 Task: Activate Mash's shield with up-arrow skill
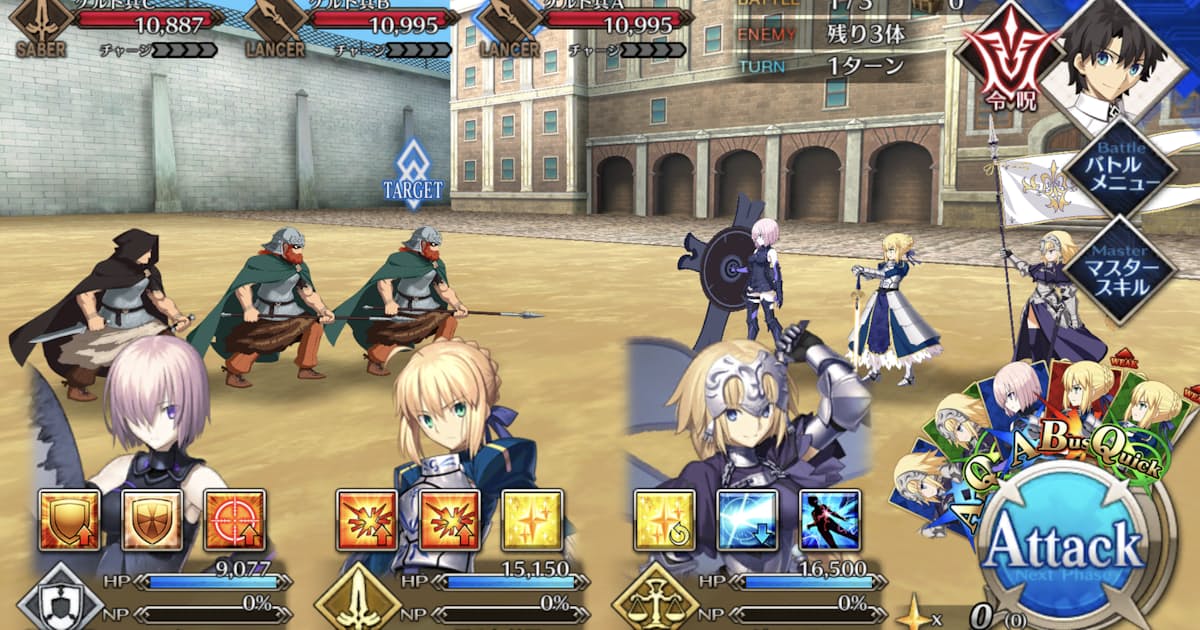[70, 520]
